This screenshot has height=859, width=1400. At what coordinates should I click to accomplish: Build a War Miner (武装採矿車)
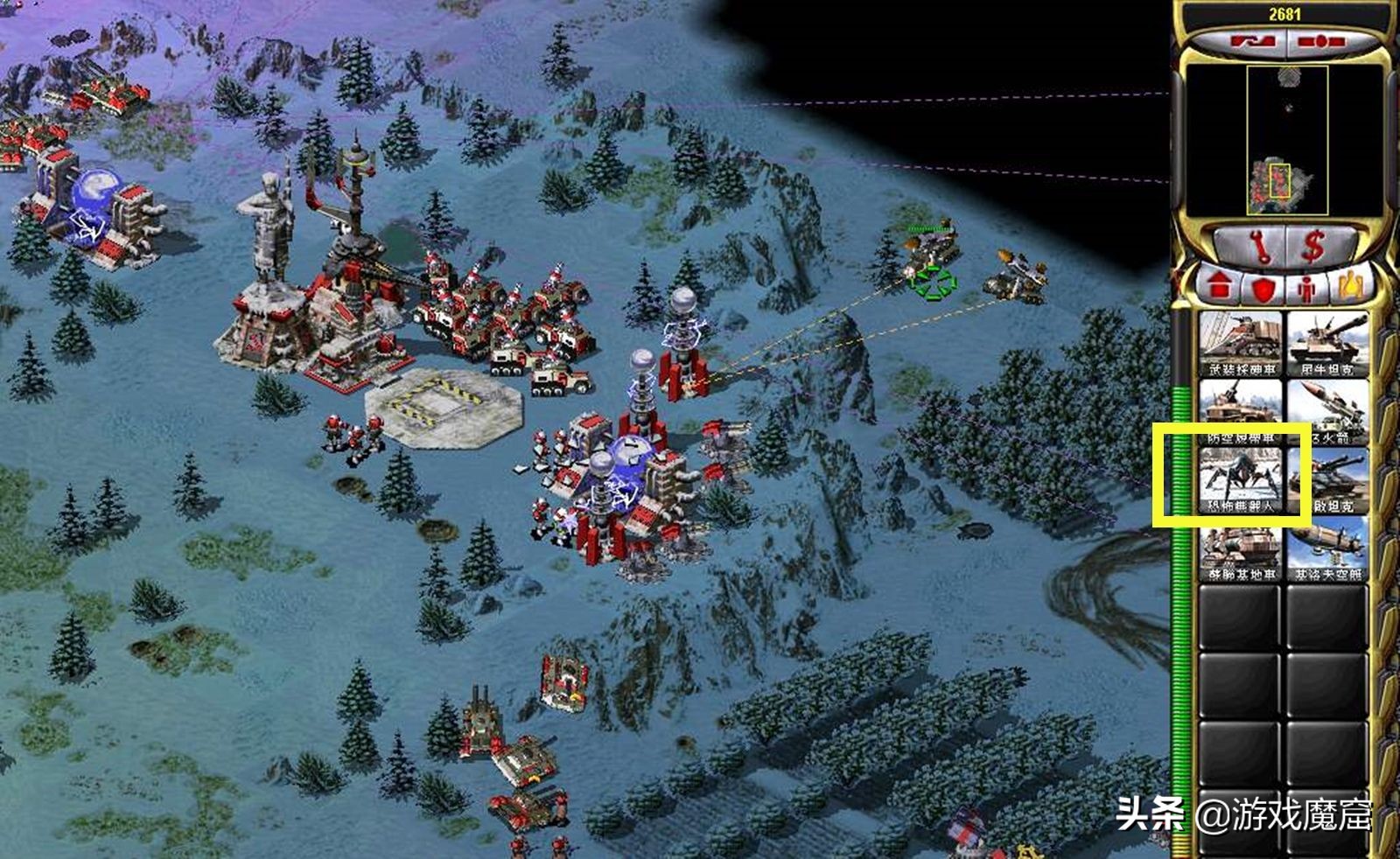point(1240,344)
